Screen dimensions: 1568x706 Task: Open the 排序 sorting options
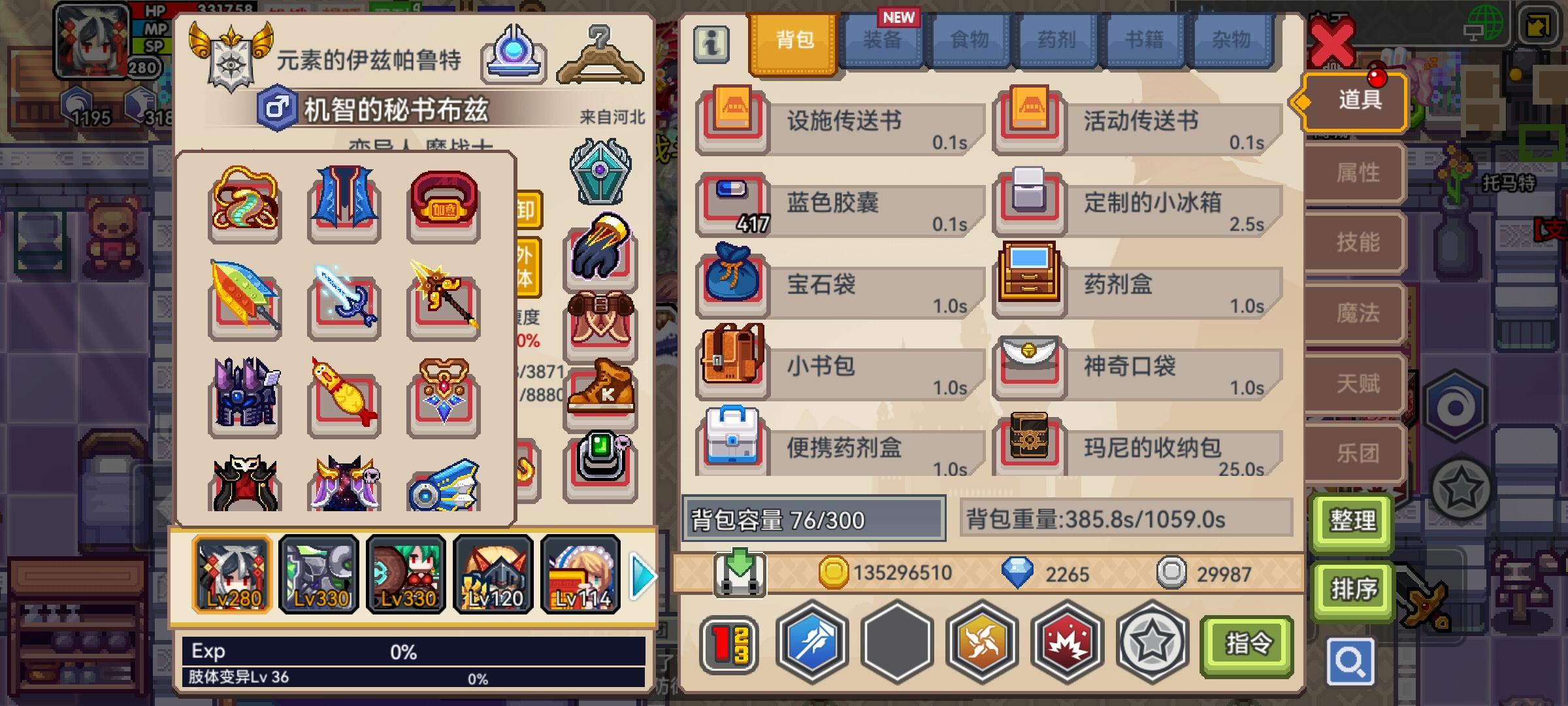pyautogui.click(x=1352, y=588)
